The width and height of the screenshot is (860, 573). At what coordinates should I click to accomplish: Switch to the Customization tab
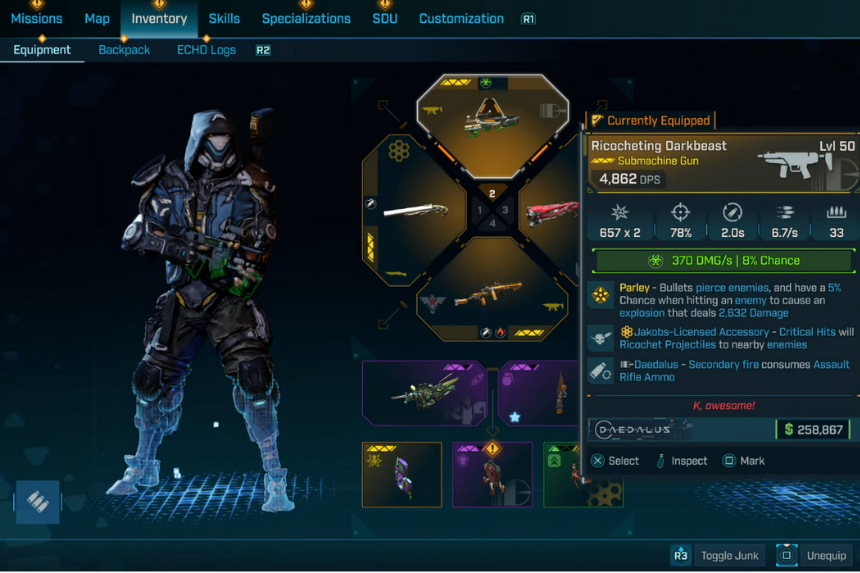pos(461,19)
